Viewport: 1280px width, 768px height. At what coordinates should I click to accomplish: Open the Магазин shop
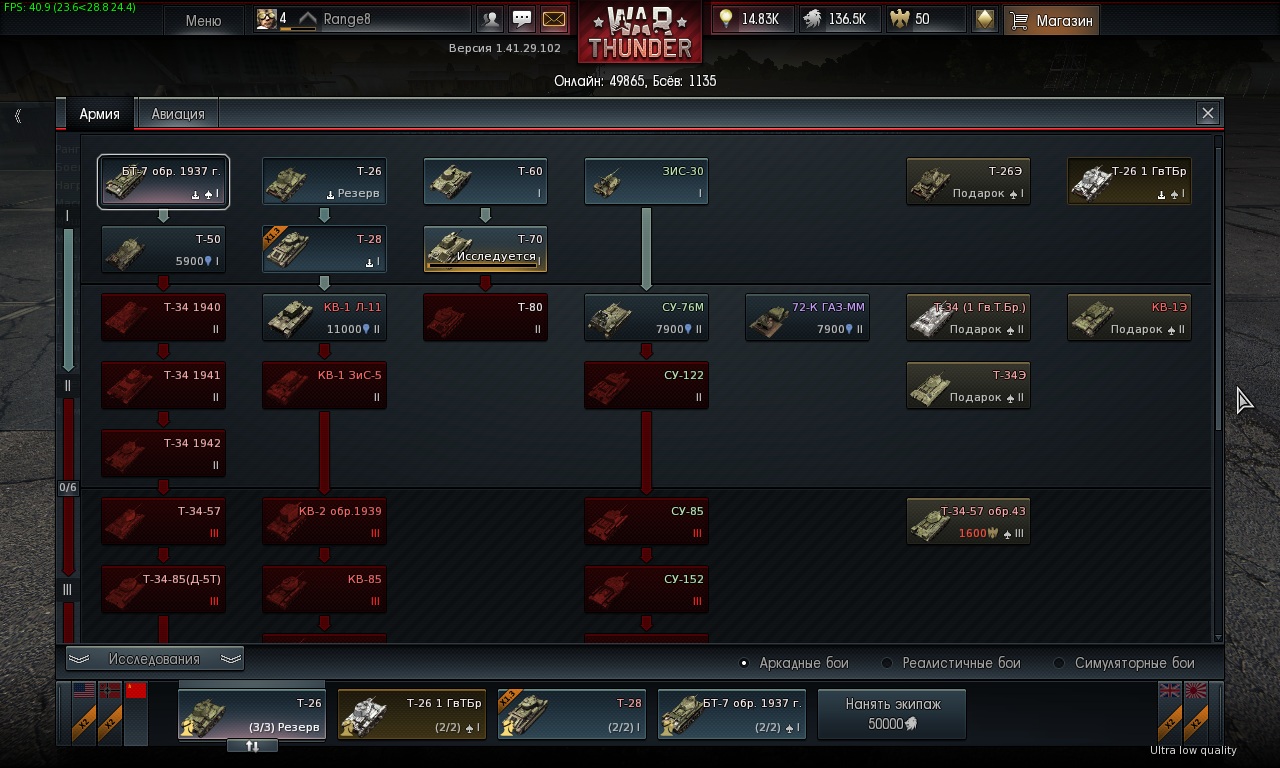tap(1051, 20)
